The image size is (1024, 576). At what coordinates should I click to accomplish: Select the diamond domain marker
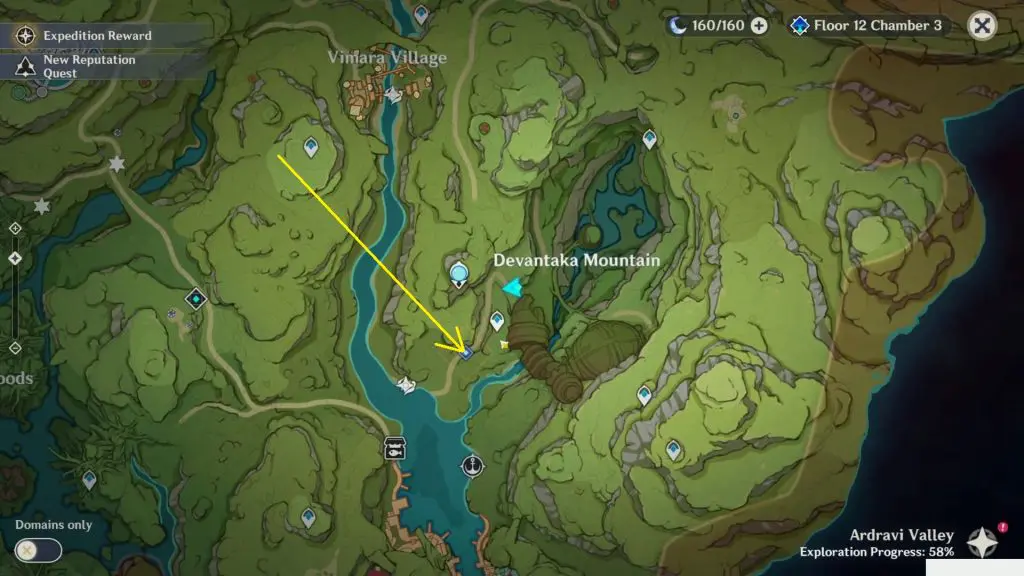[x=196, y=298]
